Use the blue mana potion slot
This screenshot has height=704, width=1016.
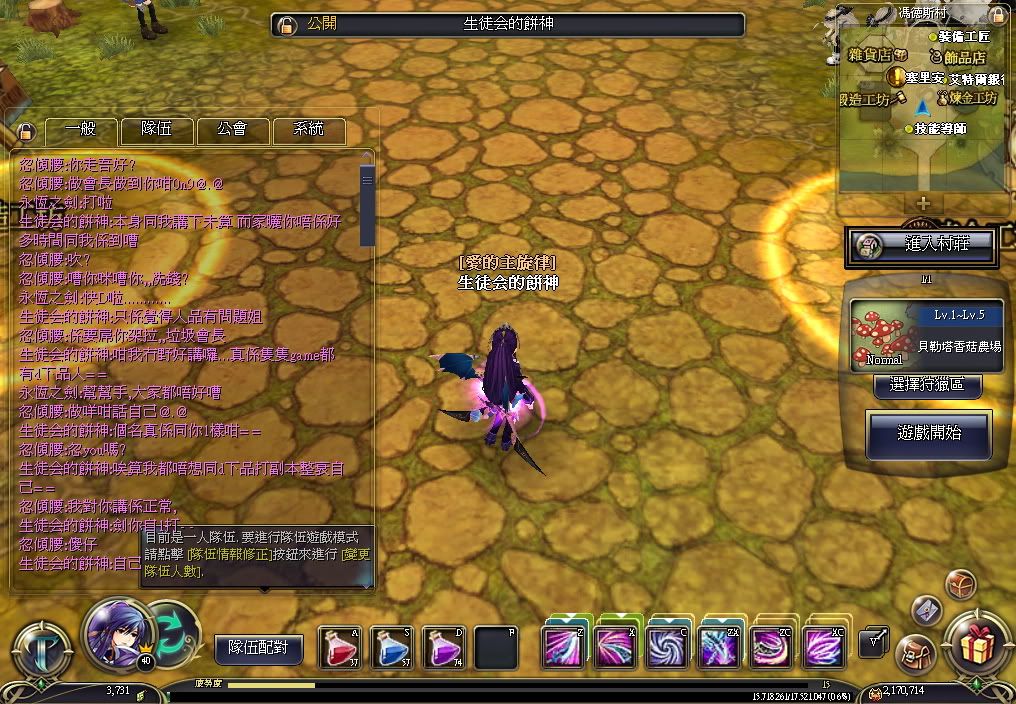pos(392,647)
